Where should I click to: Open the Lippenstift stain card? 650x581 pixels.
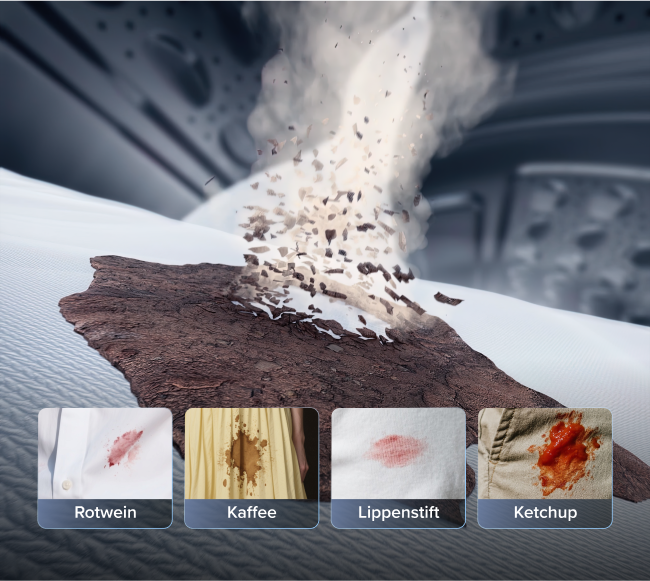pos(398,467)
